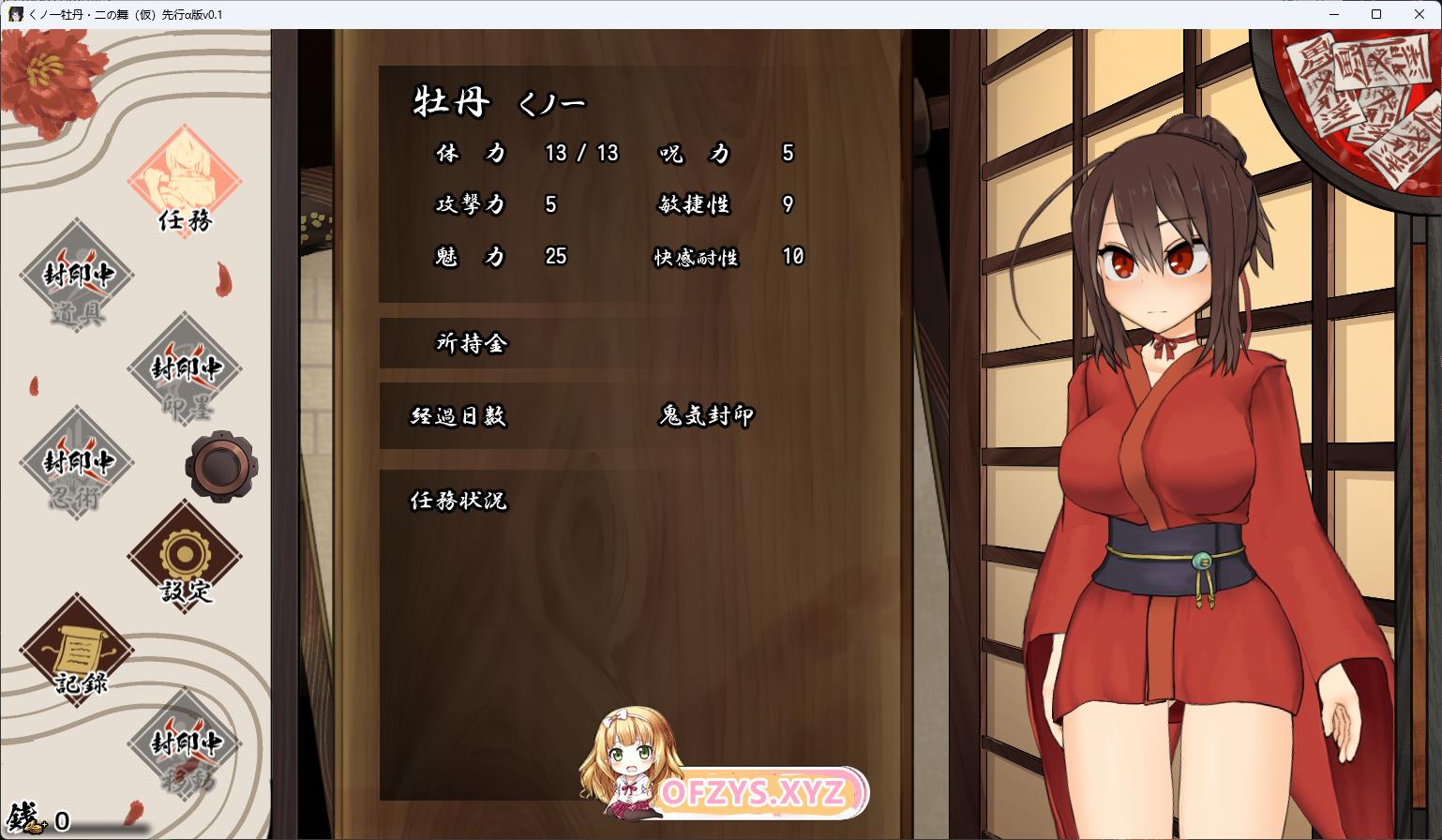Select the sealed 移動 move diamond
This screenshot has height=840, width=1442.
pyautogui.click(x=185, y=744)
